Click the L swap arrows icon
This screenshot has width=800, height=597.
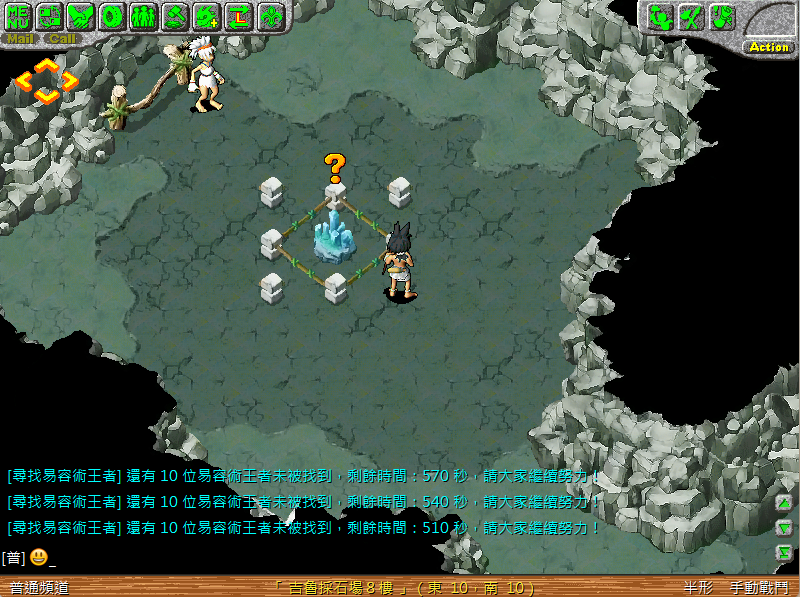[x=238, y=16]
